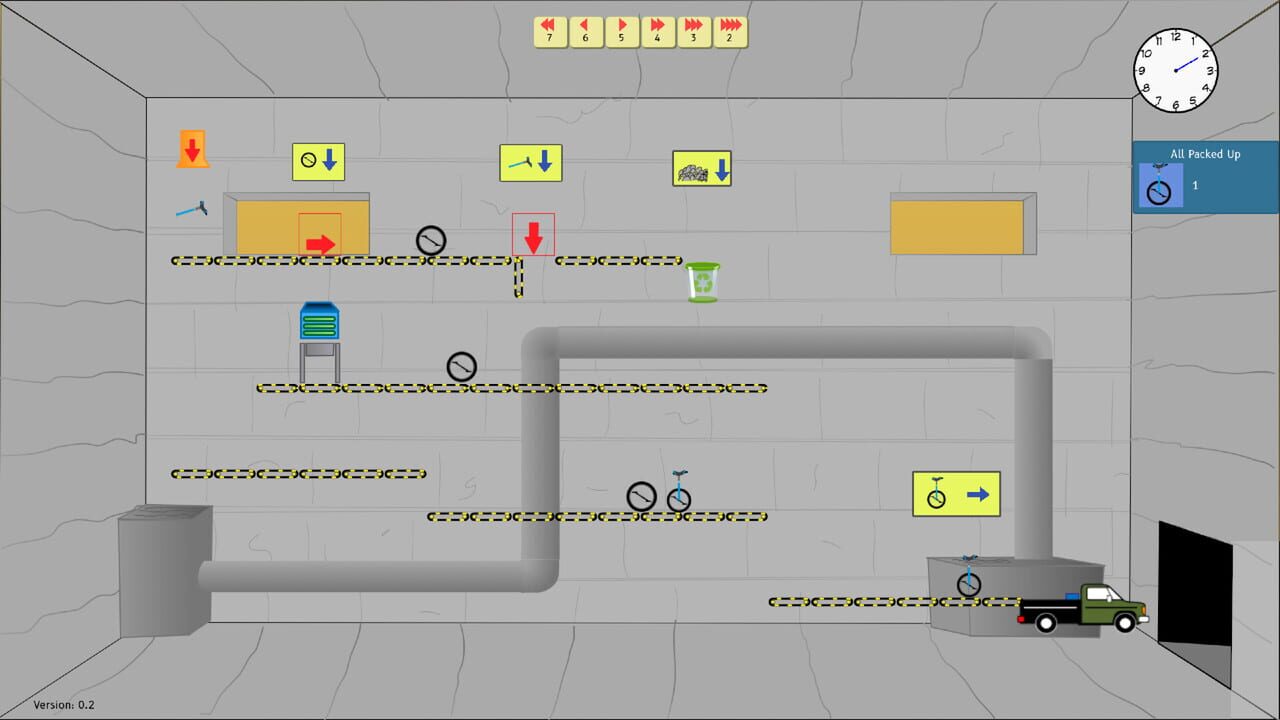Image resolution: width=1280 pixels, height=720 pixels.
Task: Click the crossed-wheel down-arrow sign
Action: pos(318,162)
